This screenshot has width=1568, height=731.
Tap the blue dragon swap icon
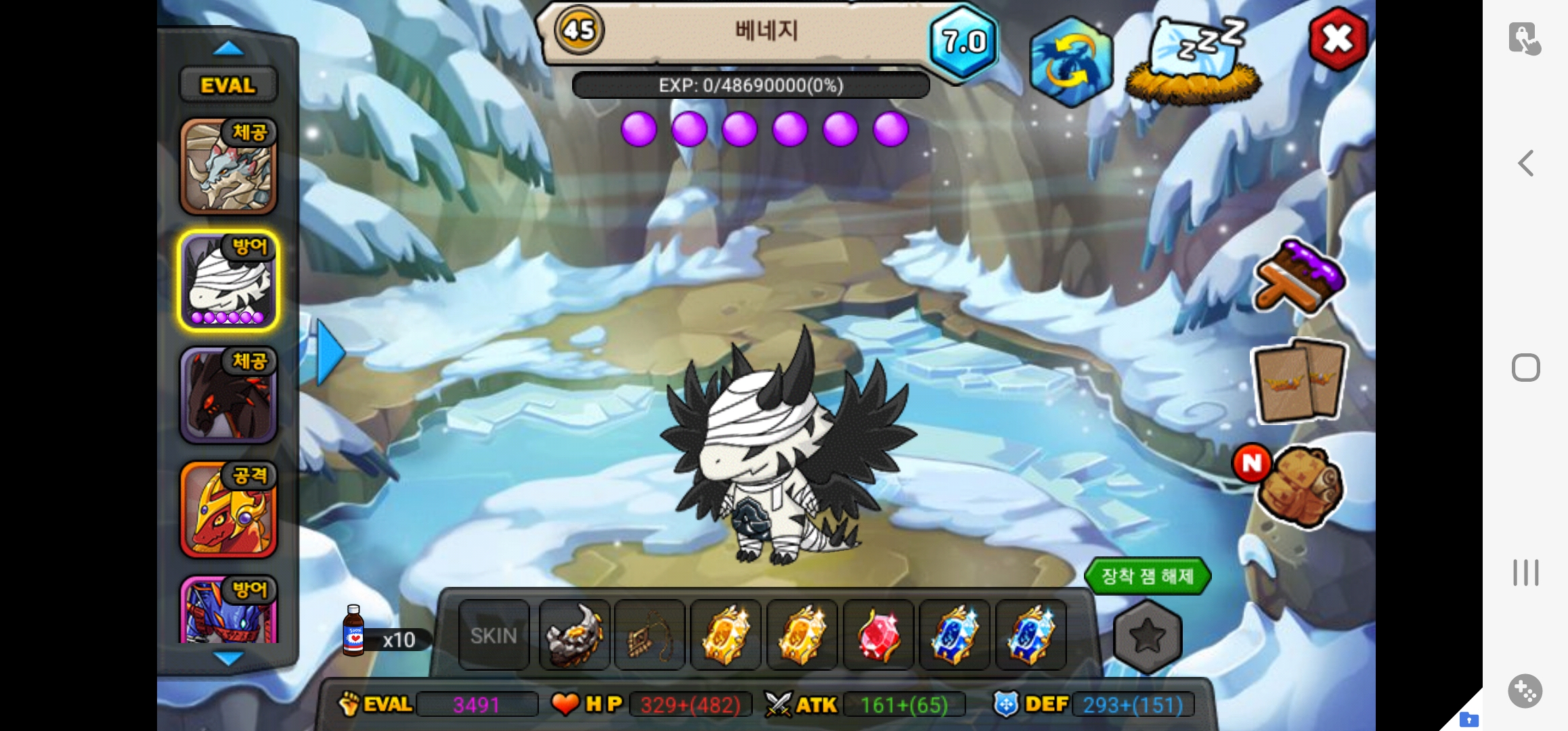click(x=1070, y=62)
